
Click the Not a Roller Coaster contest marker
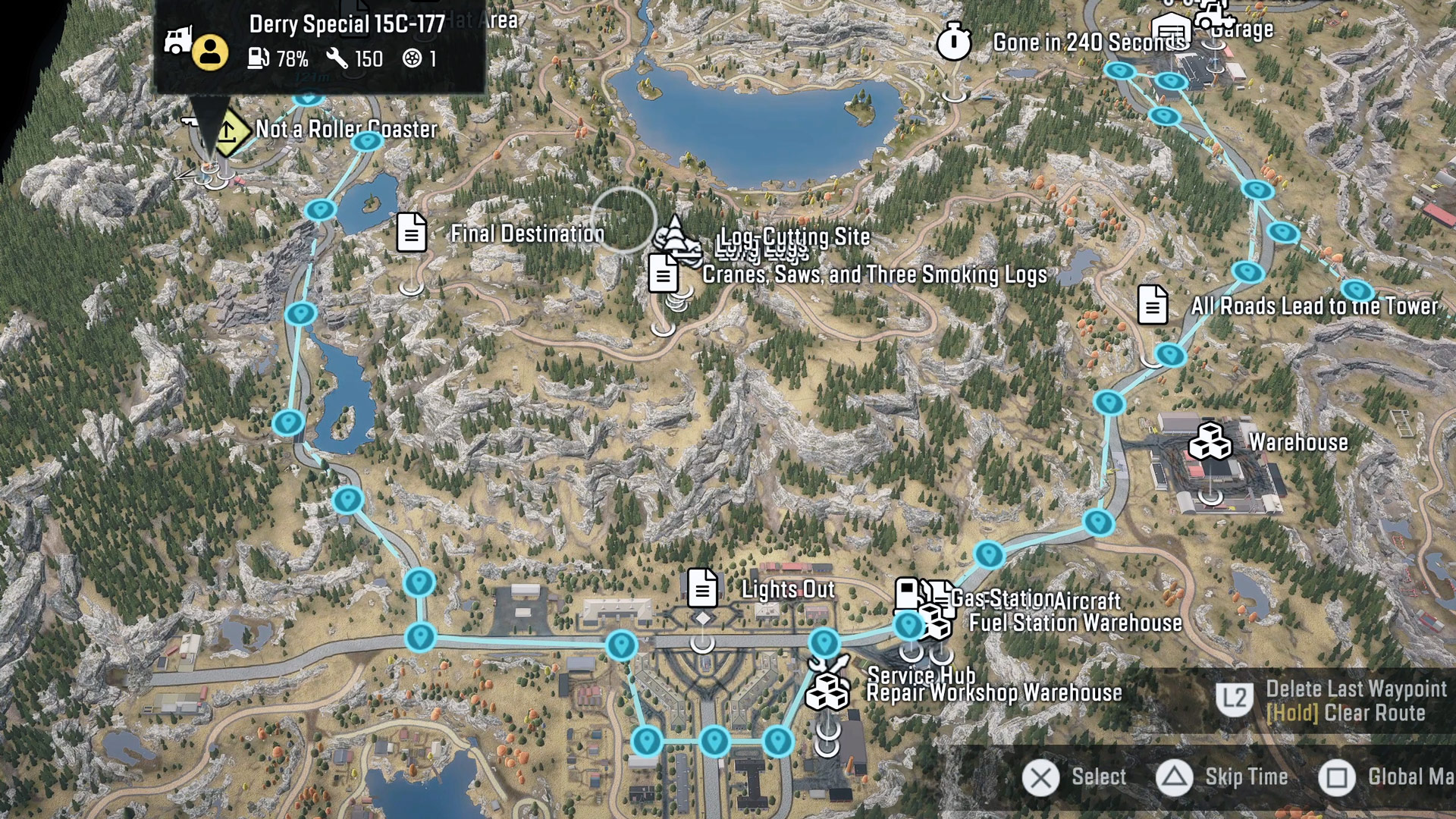coord(227,131)
